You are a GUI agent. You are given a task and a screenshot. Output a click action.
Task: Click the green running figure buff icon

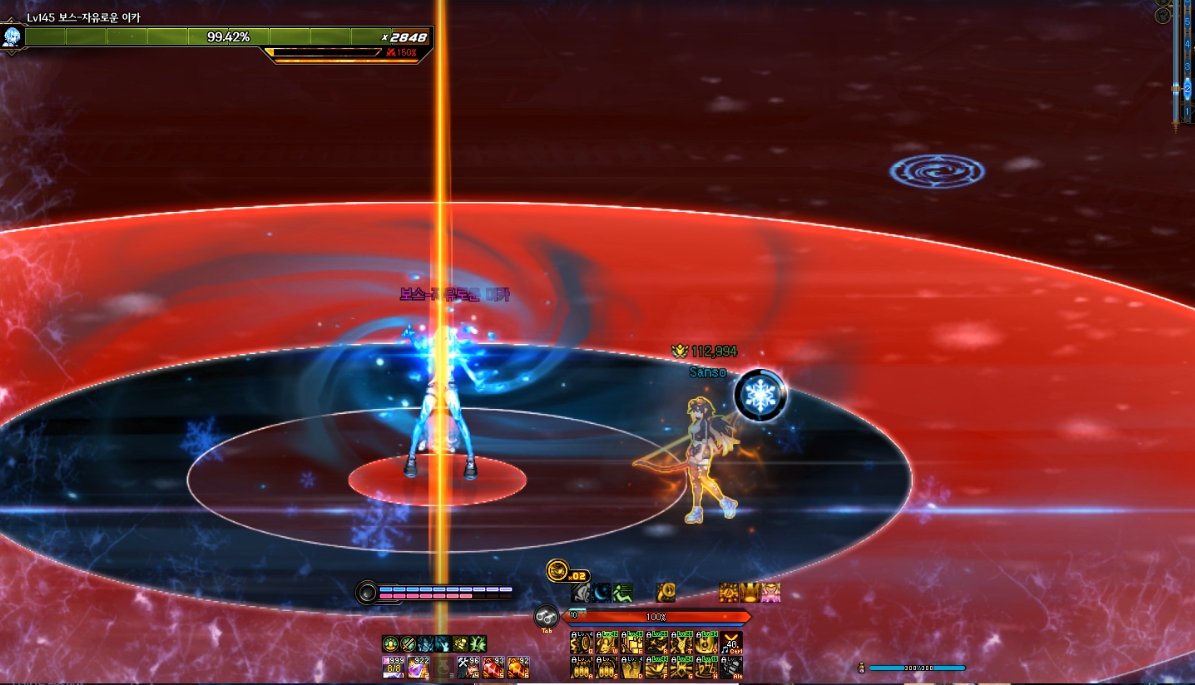pos(623,594)
